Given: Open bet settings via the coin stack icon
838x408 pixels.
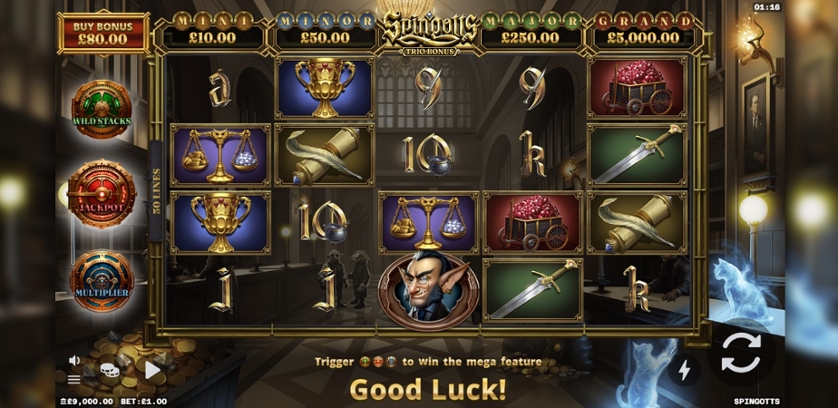Looking at the screenshot, I should [x=109, y=370].
